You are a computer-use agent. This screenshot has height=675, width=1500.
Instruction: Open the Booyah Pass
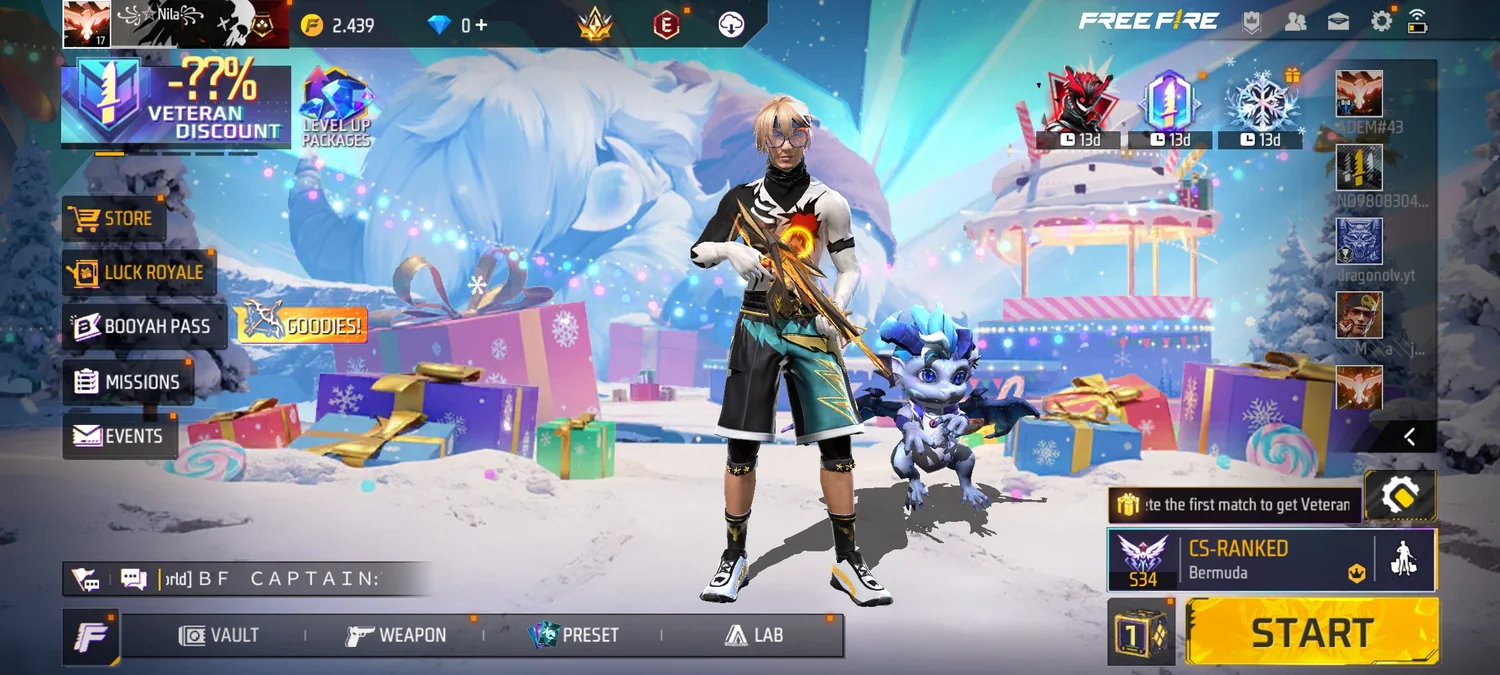coord(144,327)
